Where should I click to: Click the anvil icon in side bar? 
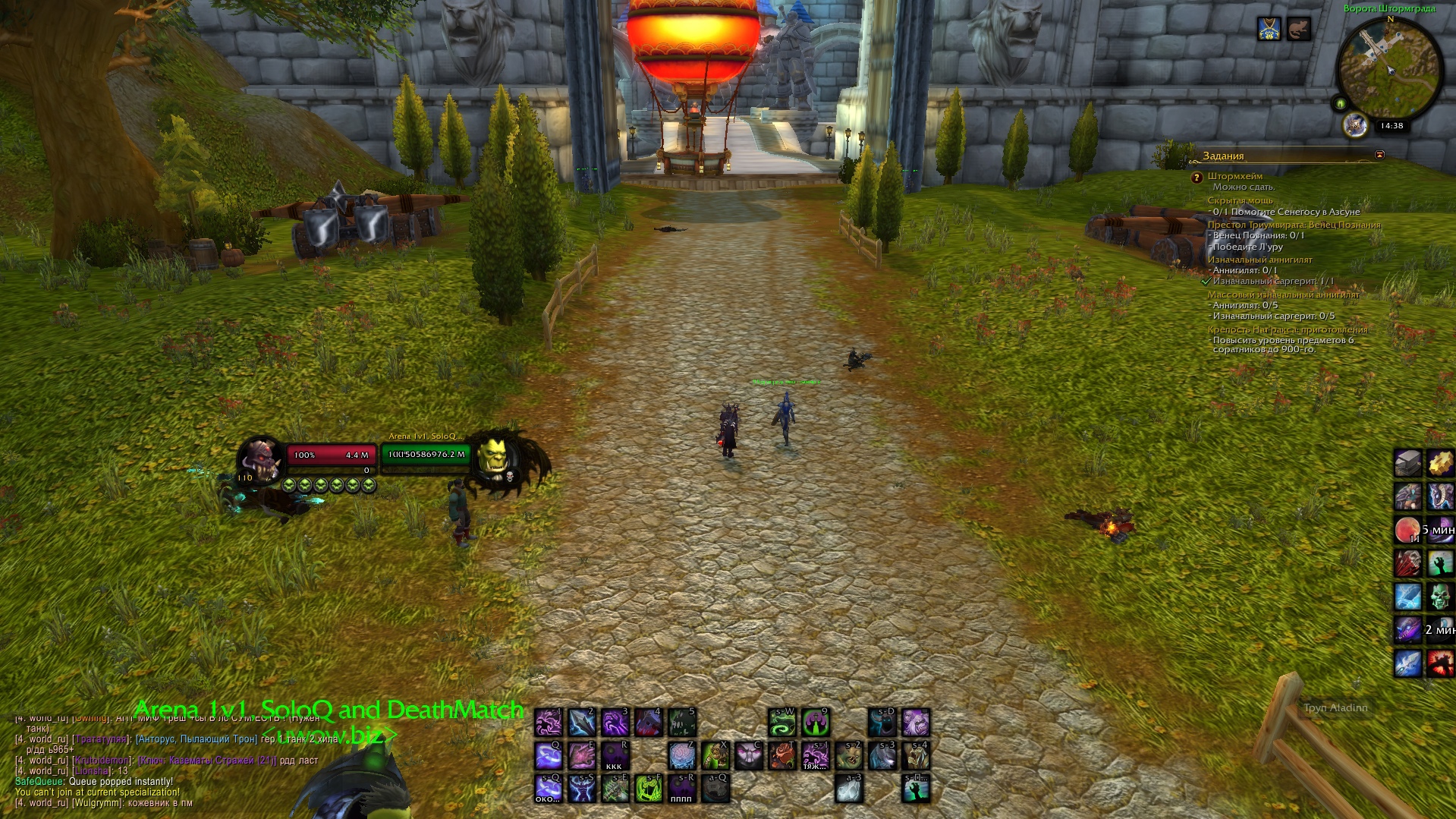1407,463
